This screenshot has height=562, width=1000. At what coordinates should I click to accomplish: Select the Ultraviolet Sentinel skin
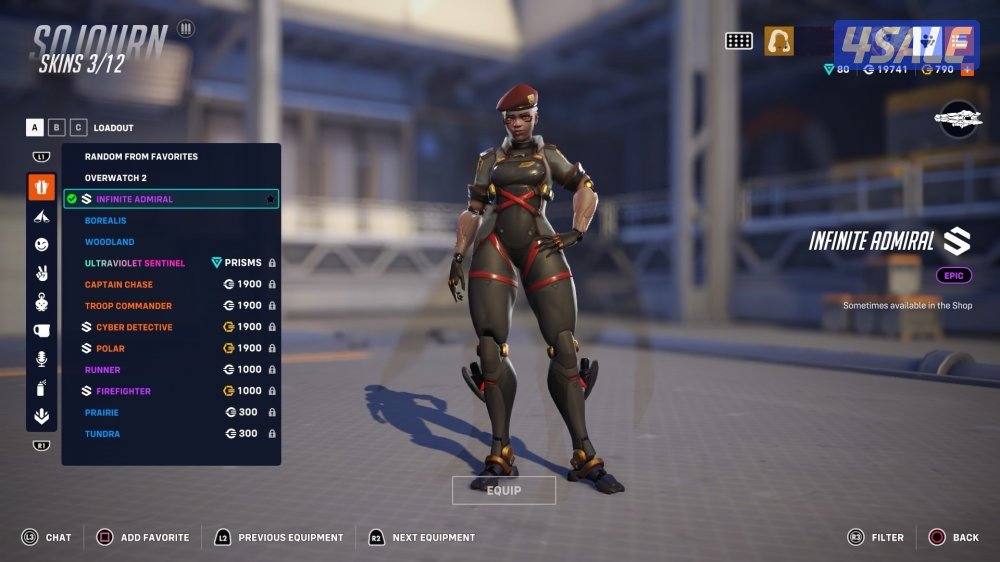(135, 263)
